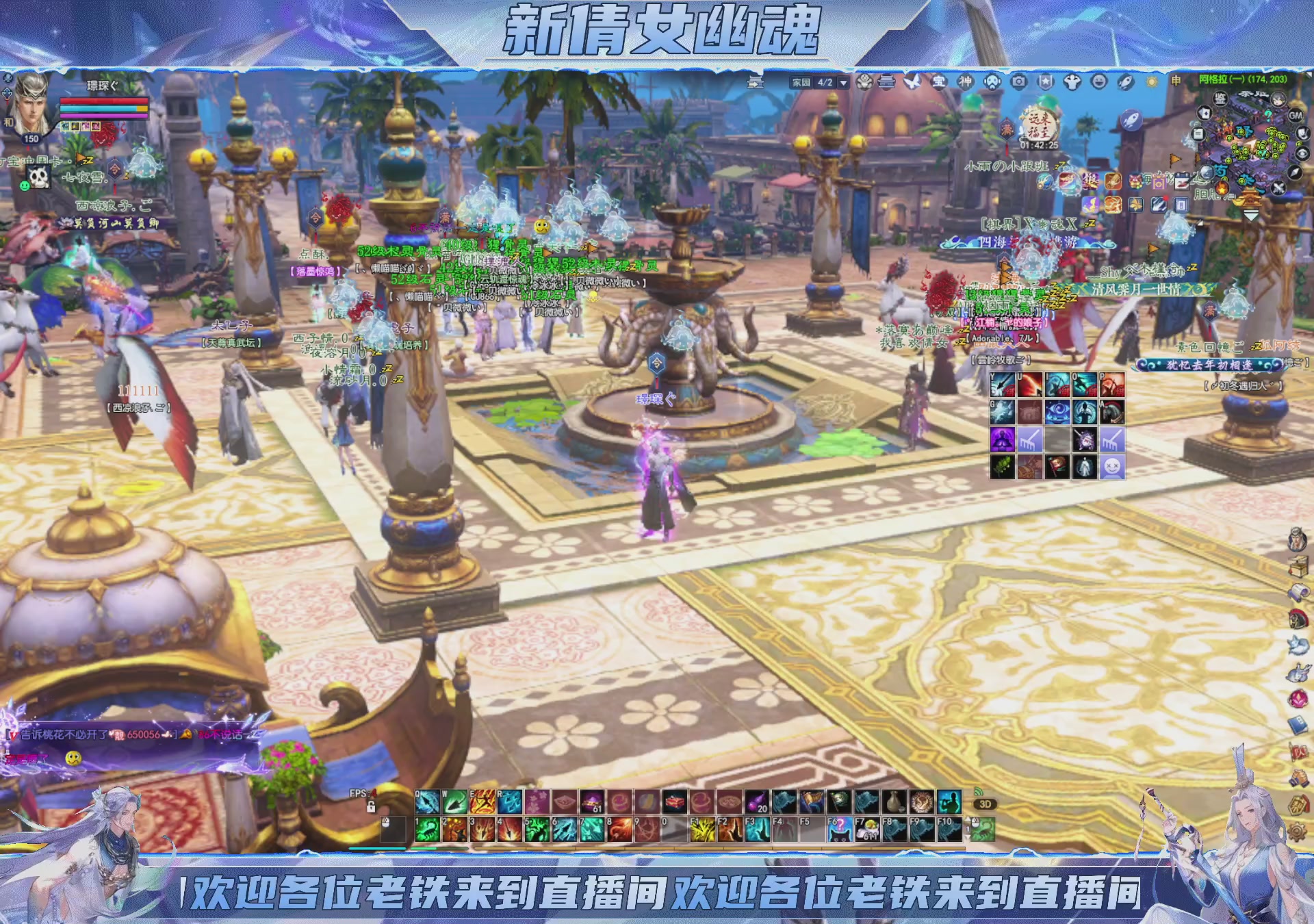1314x924 pixels.
Task: Cast the green scorpion skill in hotbar slot 1
Action: [x=426, y=830]
